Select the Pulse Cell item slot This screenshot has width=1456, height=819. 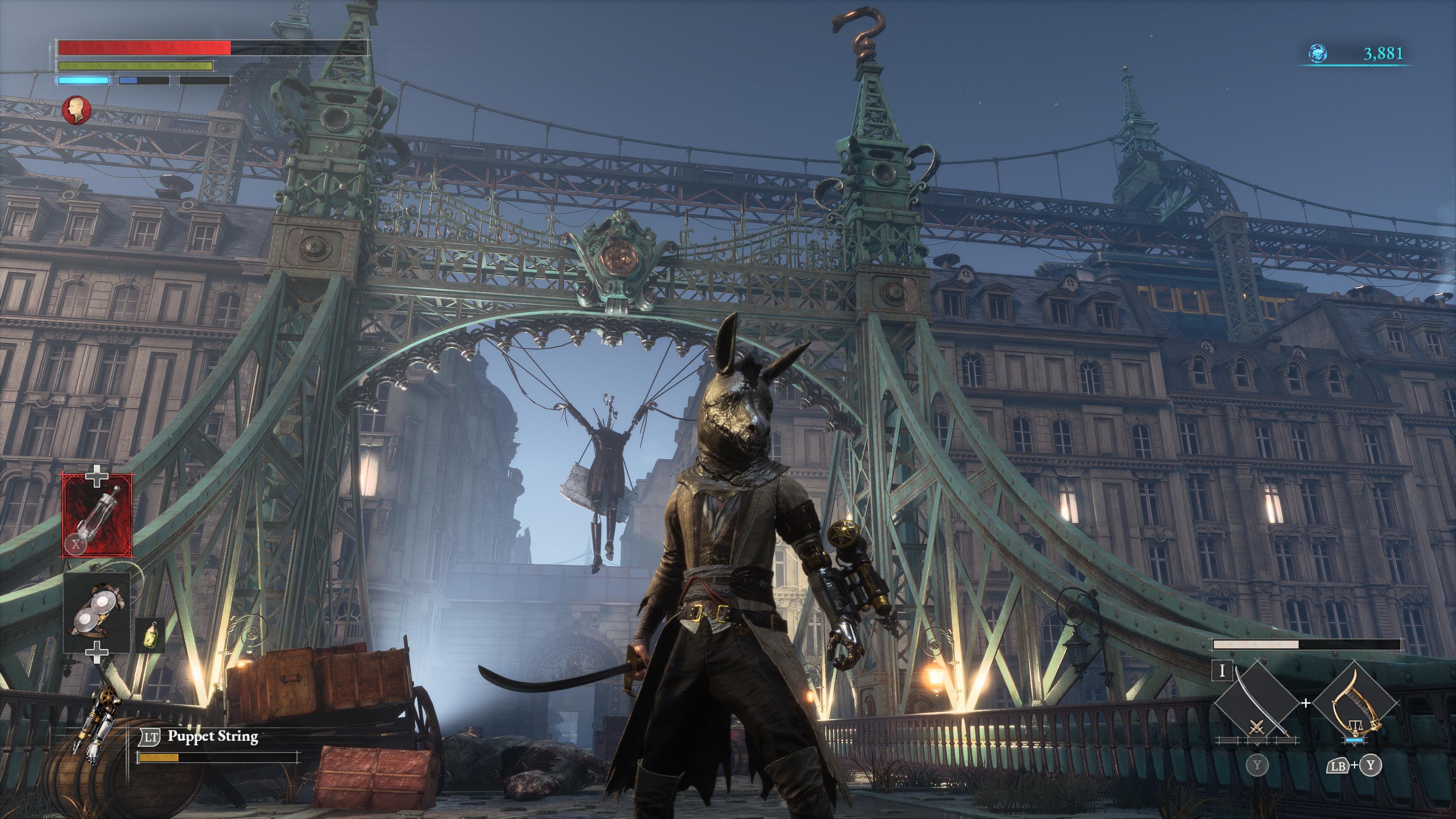pos(98,516)
